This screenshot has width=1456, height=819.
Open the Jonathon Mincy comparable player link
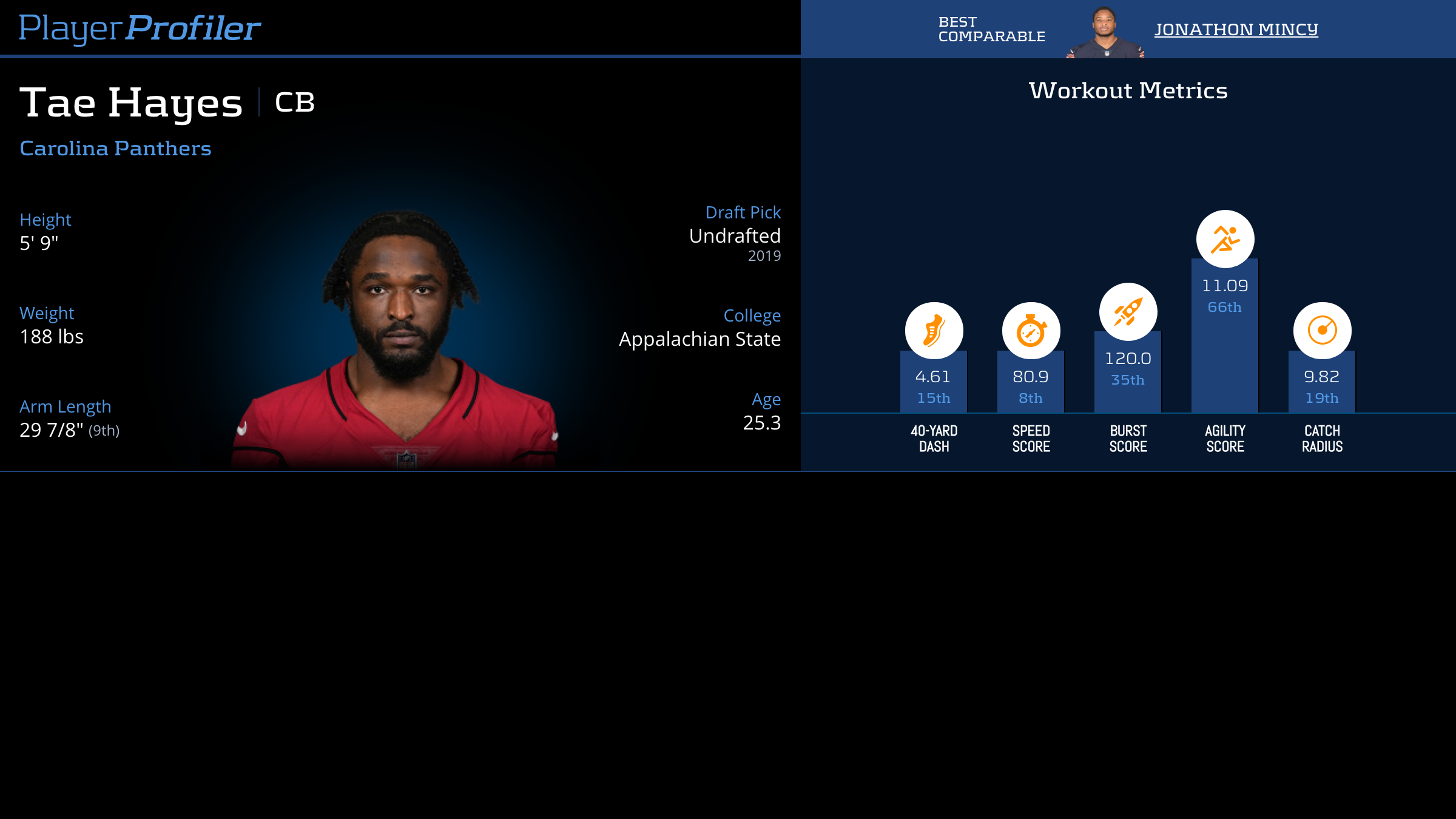tap(1236, 29)
